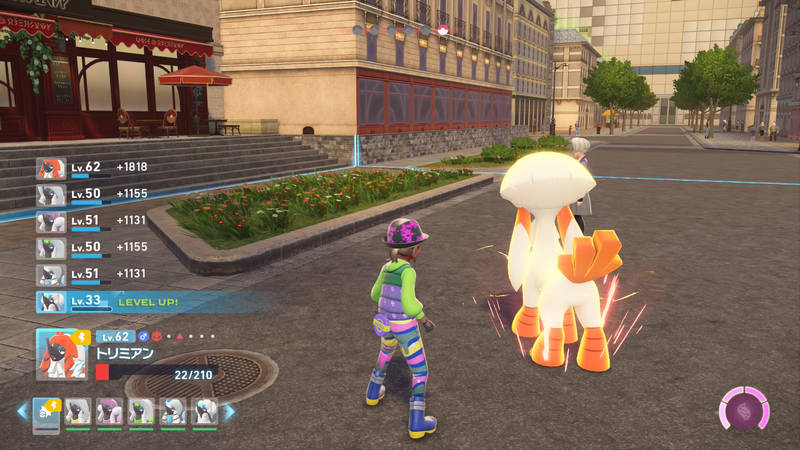
Task: Select the pink-trimmed Furfrou party slot
Action: click(x=109, y=411)
